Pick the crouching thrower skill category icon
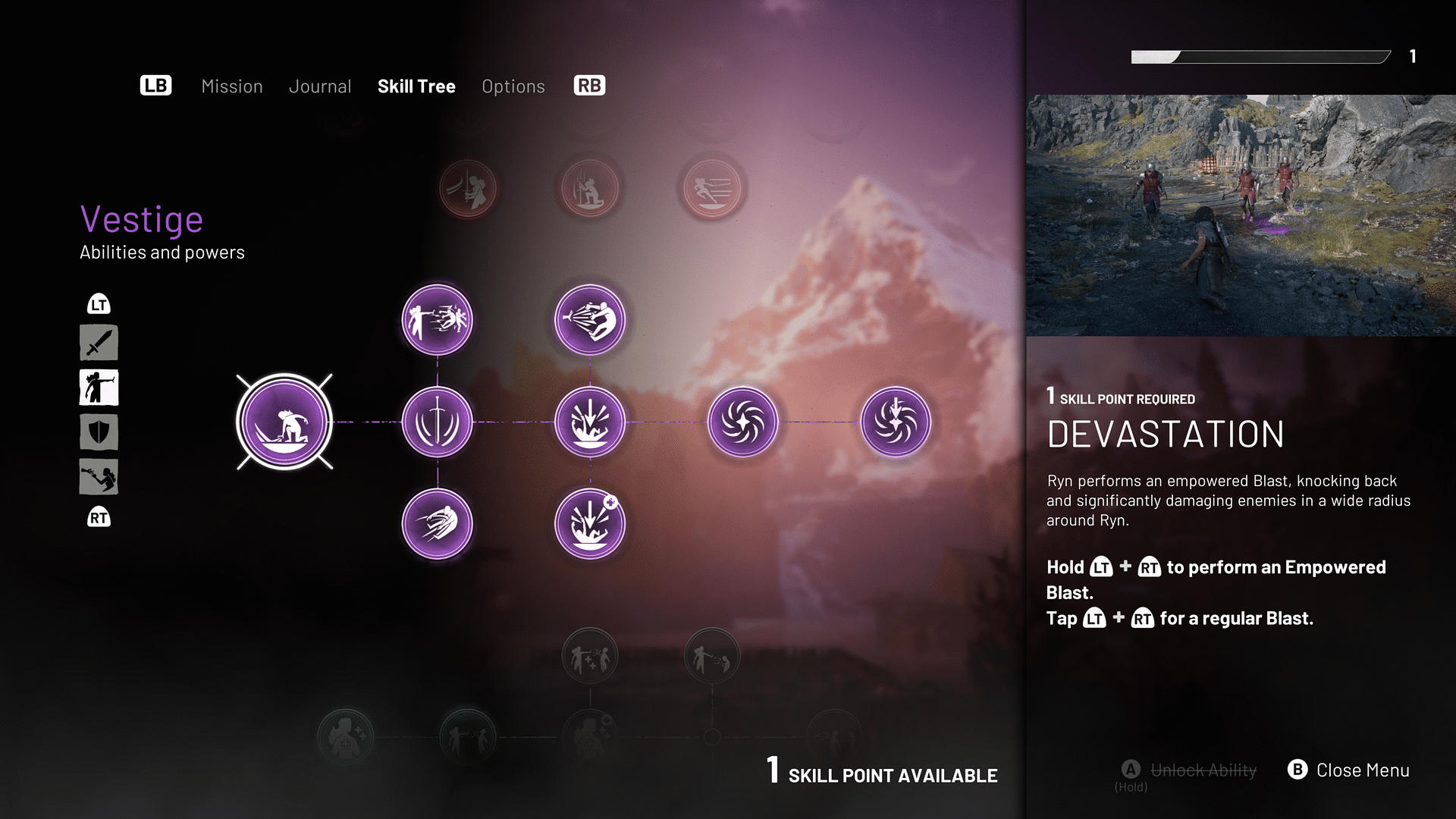 99,477
